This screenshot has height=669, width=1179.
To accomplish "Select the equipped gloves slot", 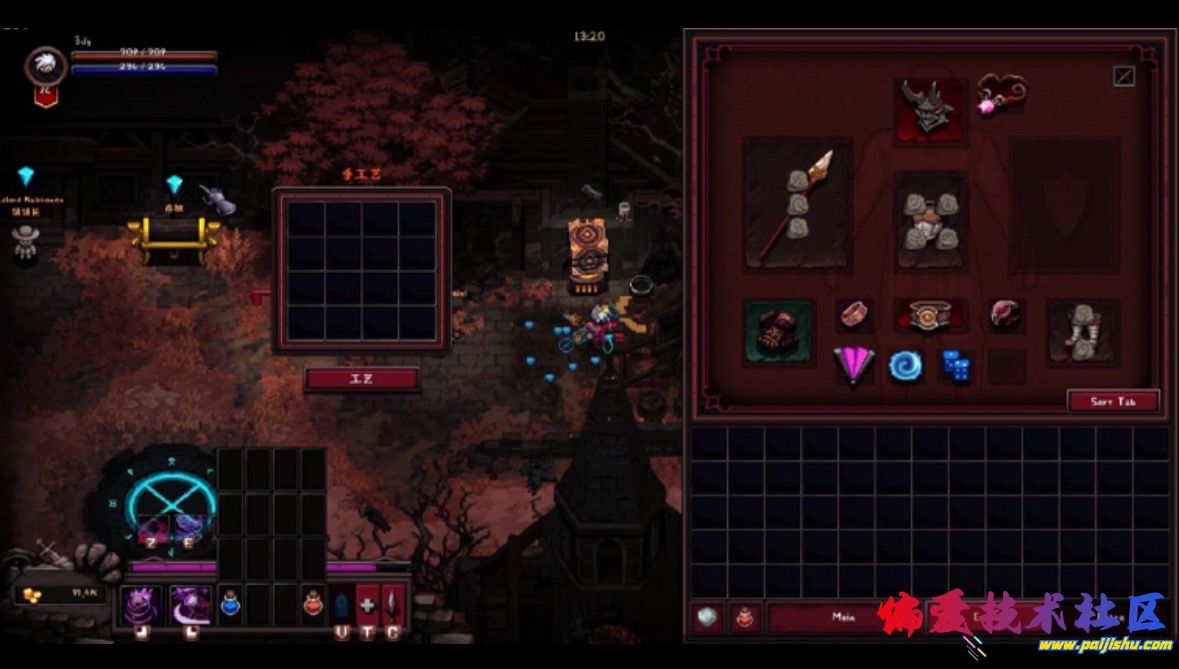I will (779, 331).
